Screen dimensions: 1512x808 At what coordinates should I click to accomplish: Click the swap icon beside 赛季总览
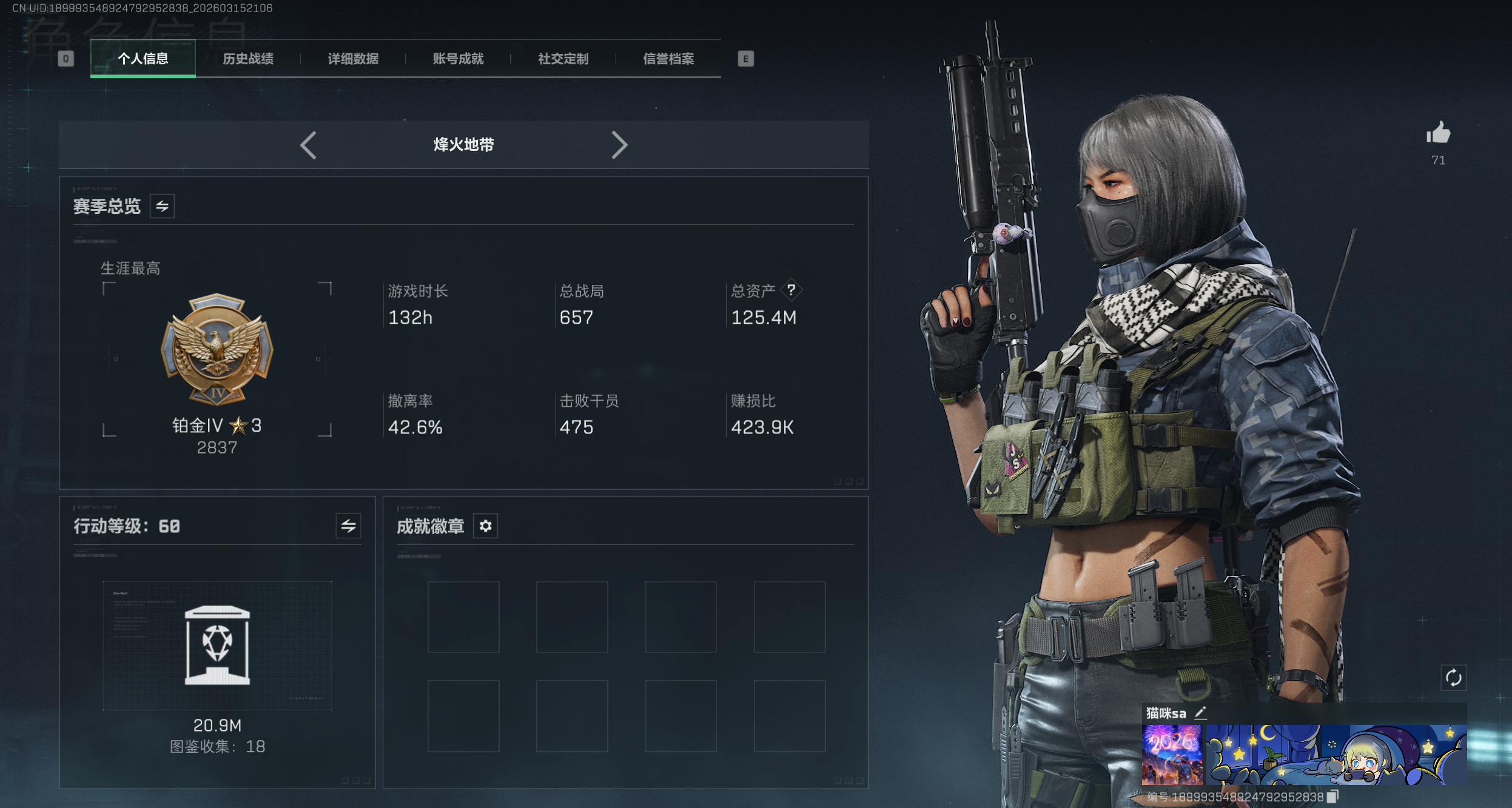(161, 206)
